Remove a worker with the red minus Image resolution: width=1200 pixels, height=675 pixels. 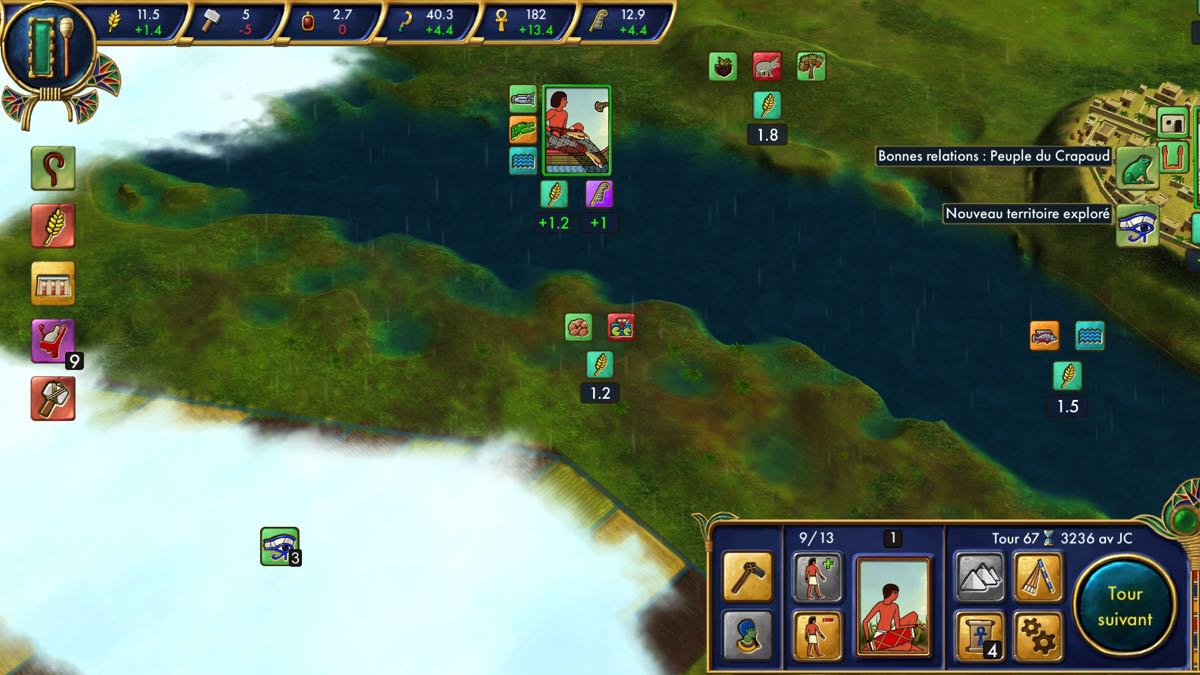point(817,636)
